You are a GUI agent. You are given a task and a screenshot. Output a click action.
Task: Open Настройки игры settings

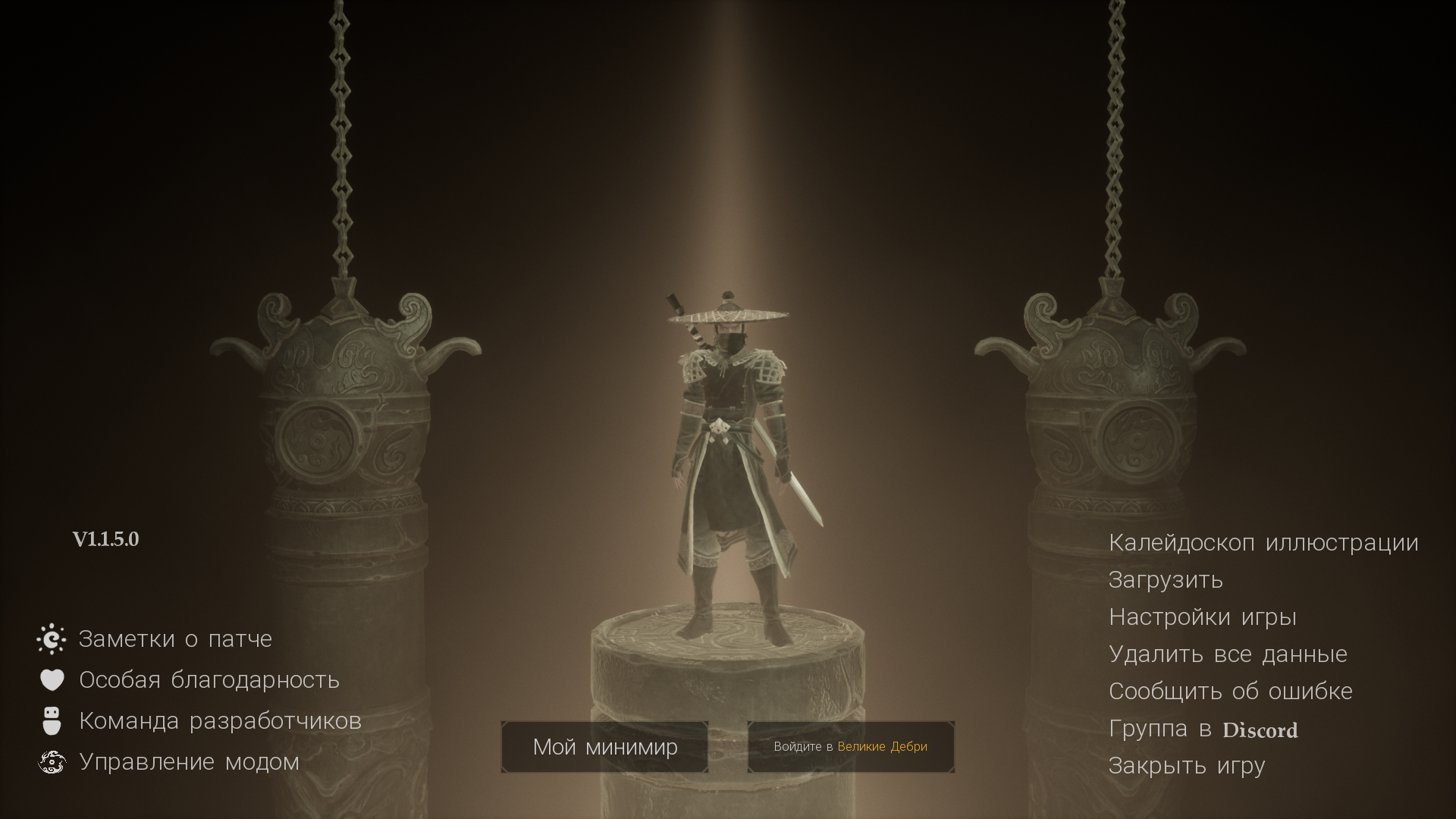pyautogui.click(x=1202, y=617)
